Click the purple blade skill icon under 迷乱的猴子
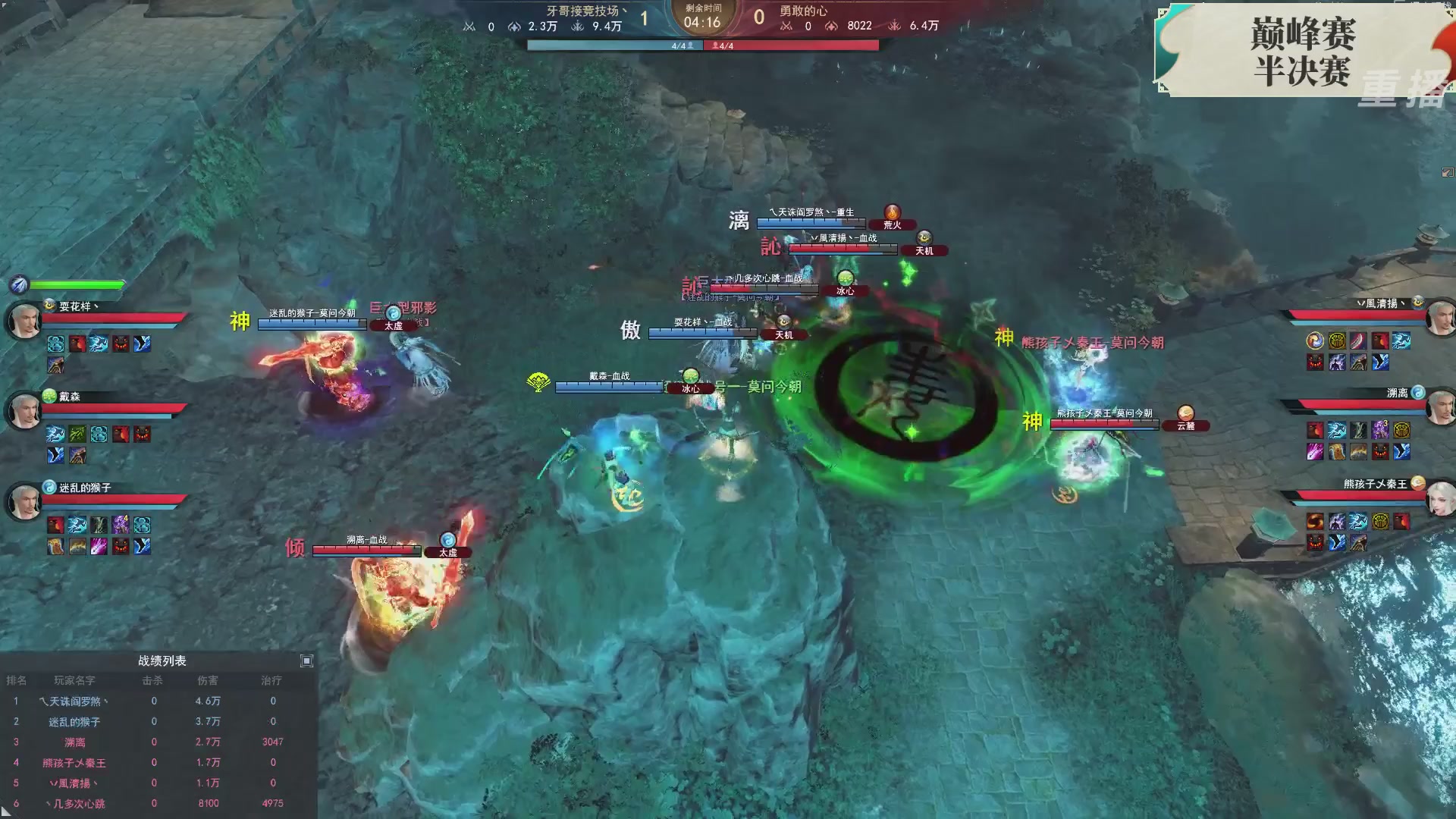 [99, 548]
